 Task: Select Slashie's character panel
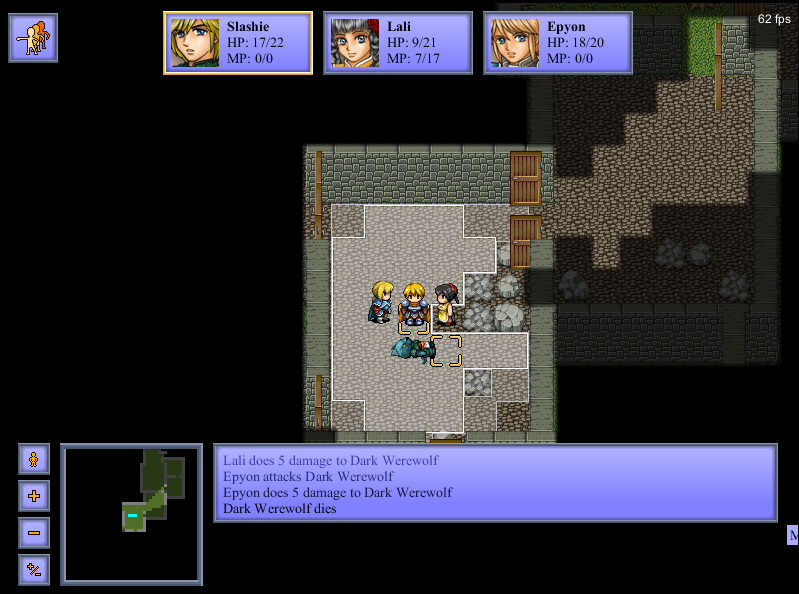(238, 43)
